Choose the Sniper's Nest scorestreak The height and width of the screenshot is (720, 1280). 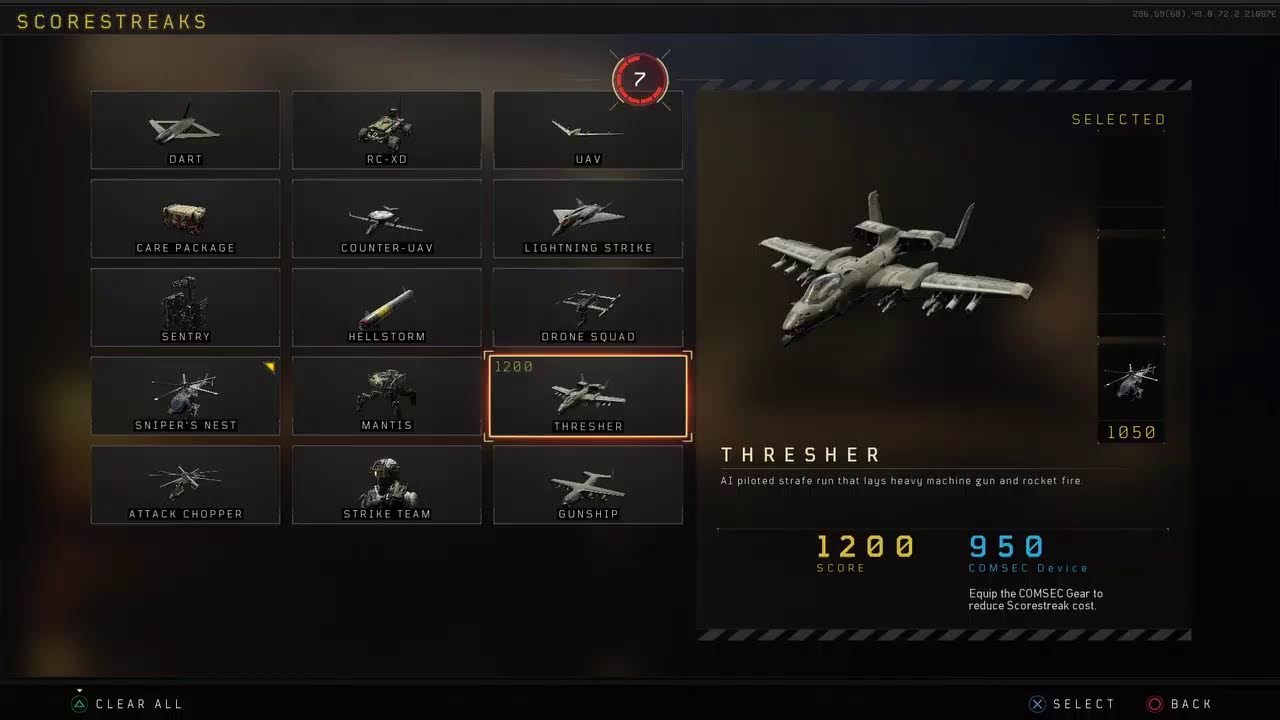pos(185,396)
